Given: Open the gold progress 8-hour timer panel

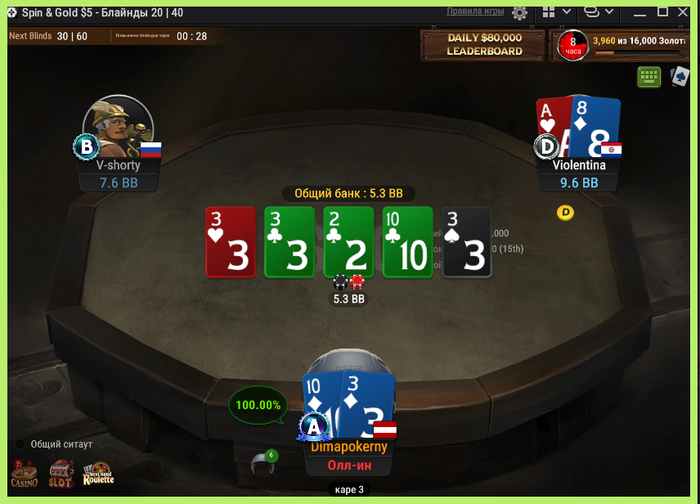Looking at the screenshot, I should coord(624,45).
